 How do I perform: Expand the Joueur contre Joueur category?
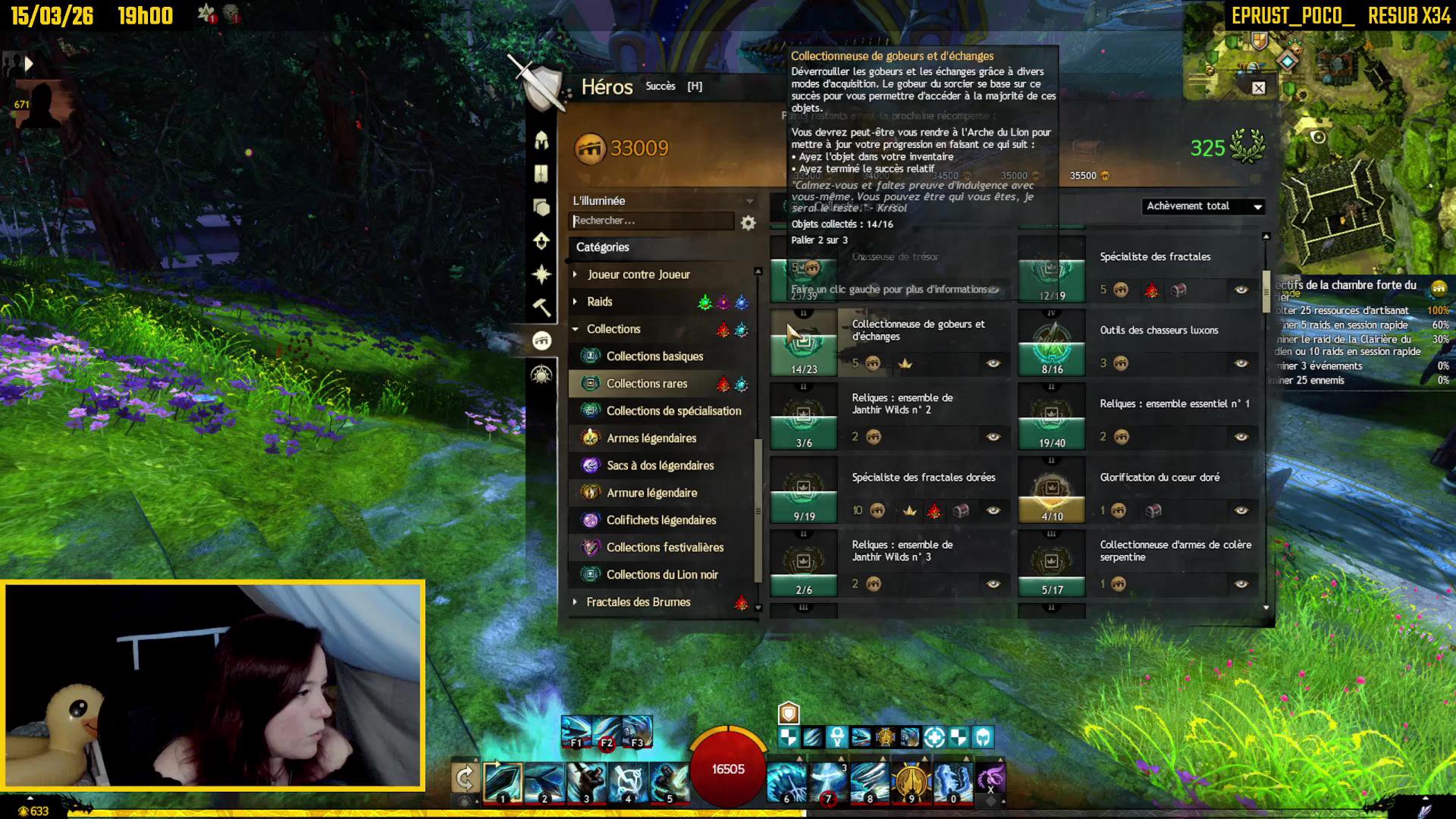[x=639, y=275]
